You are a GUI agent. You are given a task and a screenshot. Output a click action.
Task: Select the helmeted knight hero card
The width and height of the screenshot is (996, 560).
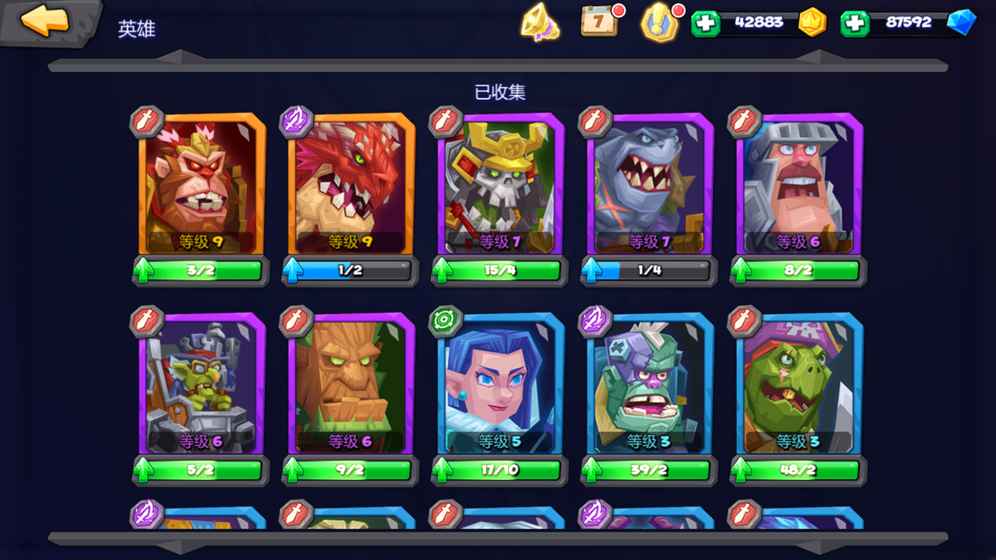pyautogui.click(x=799, y=186)
